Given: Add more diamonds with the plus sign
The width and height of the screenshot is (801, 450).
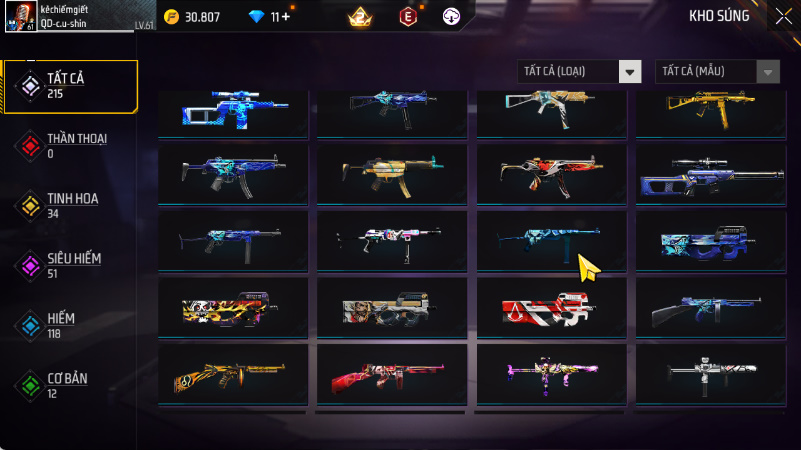Looking at the screenshot, I should (x=287, y=16).
